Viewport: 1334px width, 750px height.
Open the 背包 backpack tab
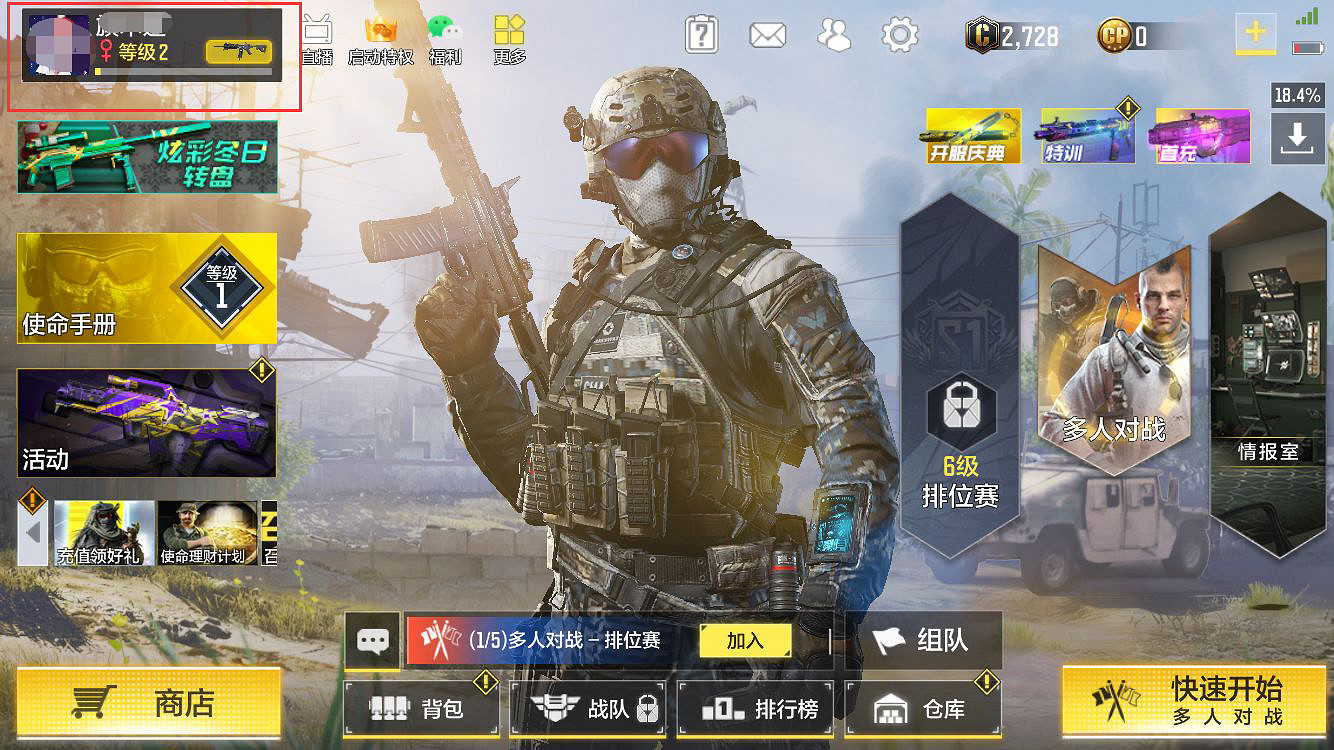click(421, 706)
